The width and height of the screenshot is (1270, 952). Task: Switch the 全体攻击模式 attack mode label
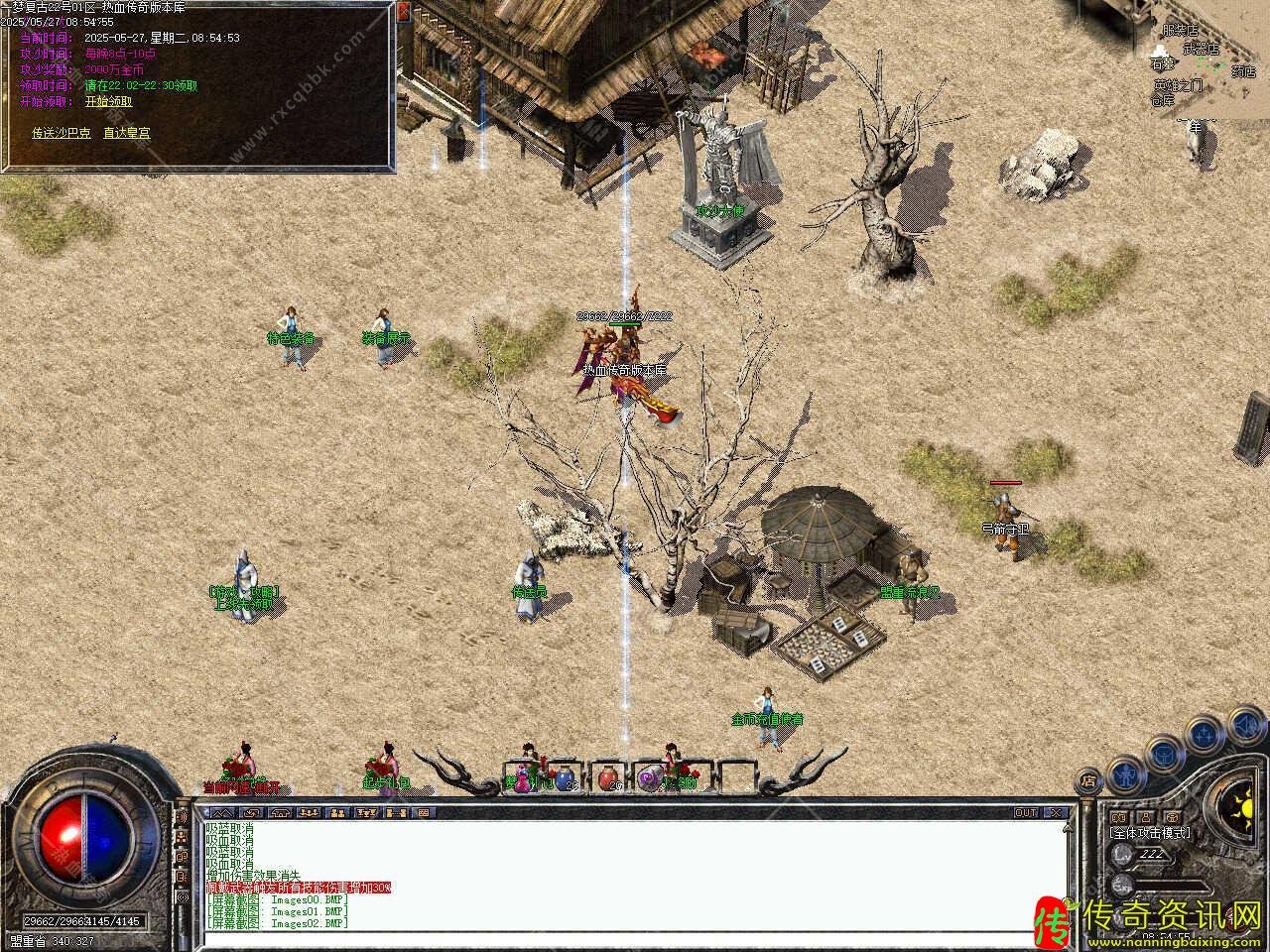[x=1151, y=833]
